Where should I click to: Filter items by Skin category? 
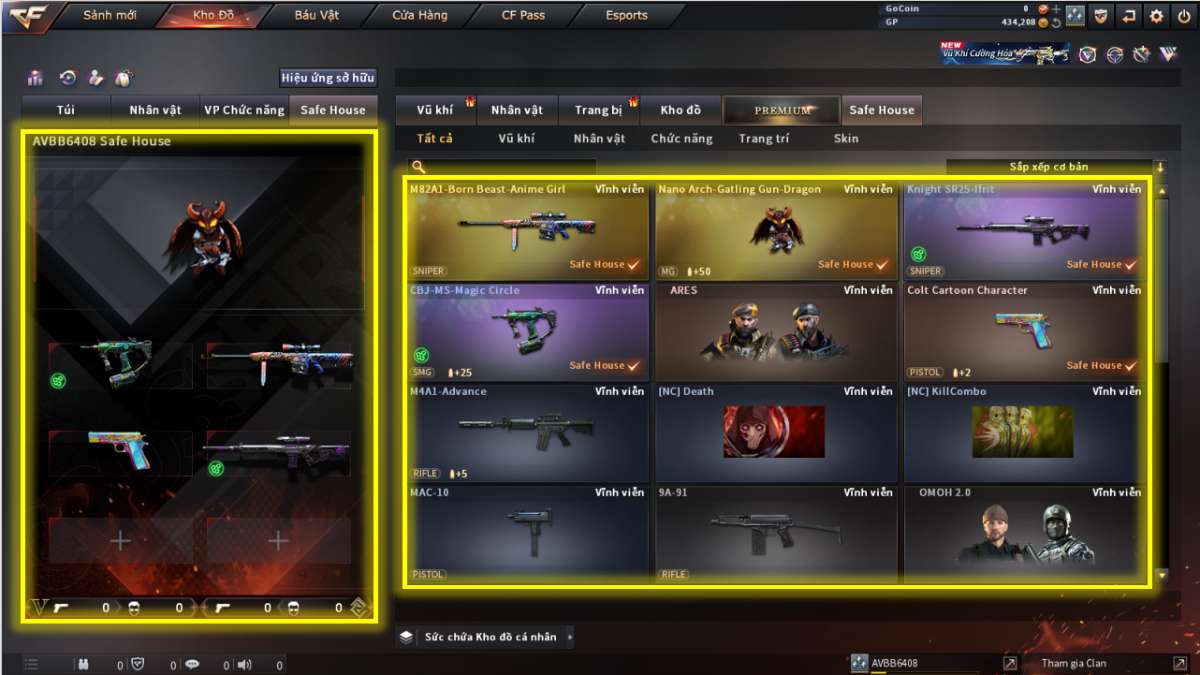pyautogui.click(x=846, y=139)
